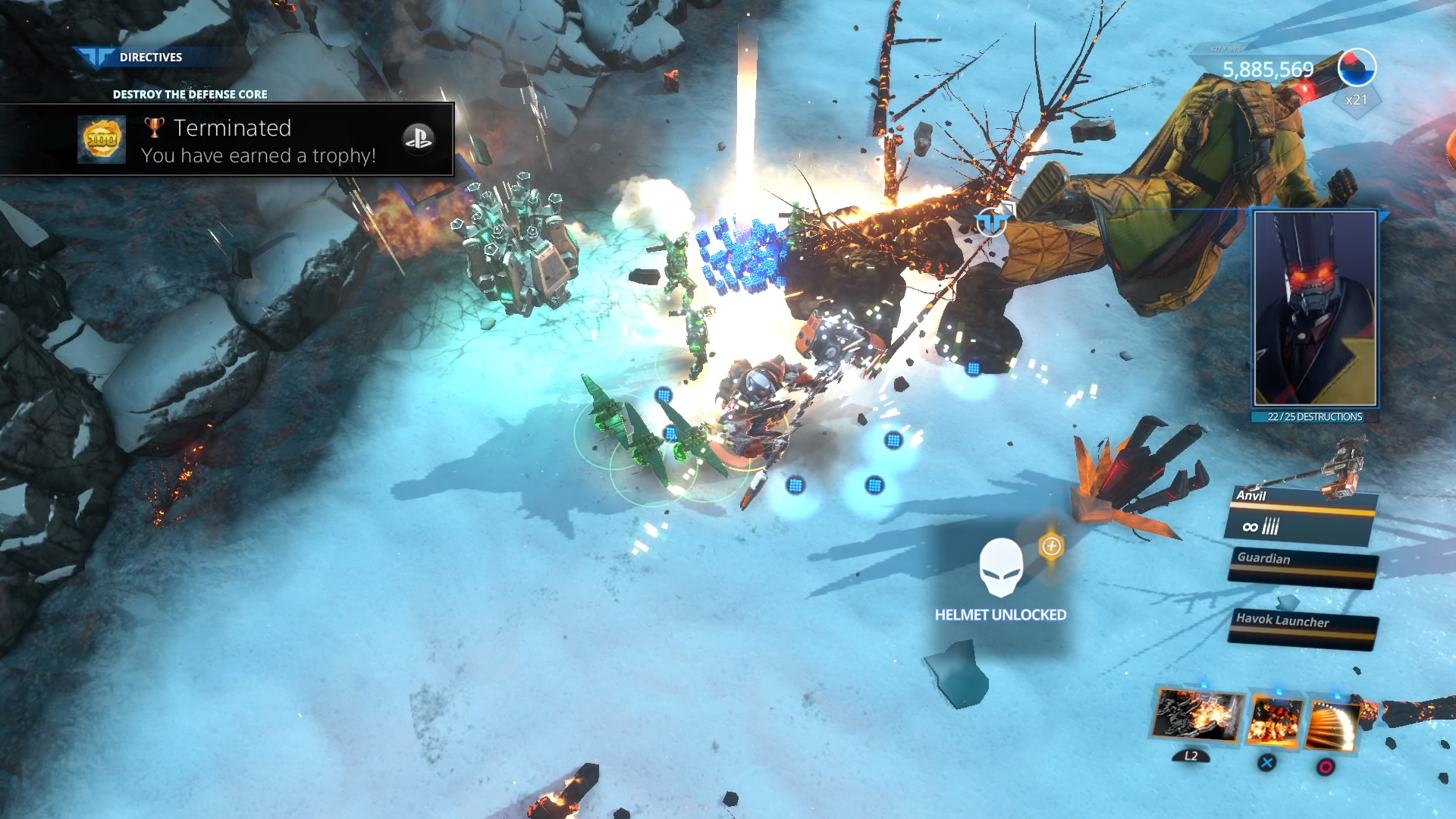Select the Directives header
1456x819 pixels.
coord(150,57)
